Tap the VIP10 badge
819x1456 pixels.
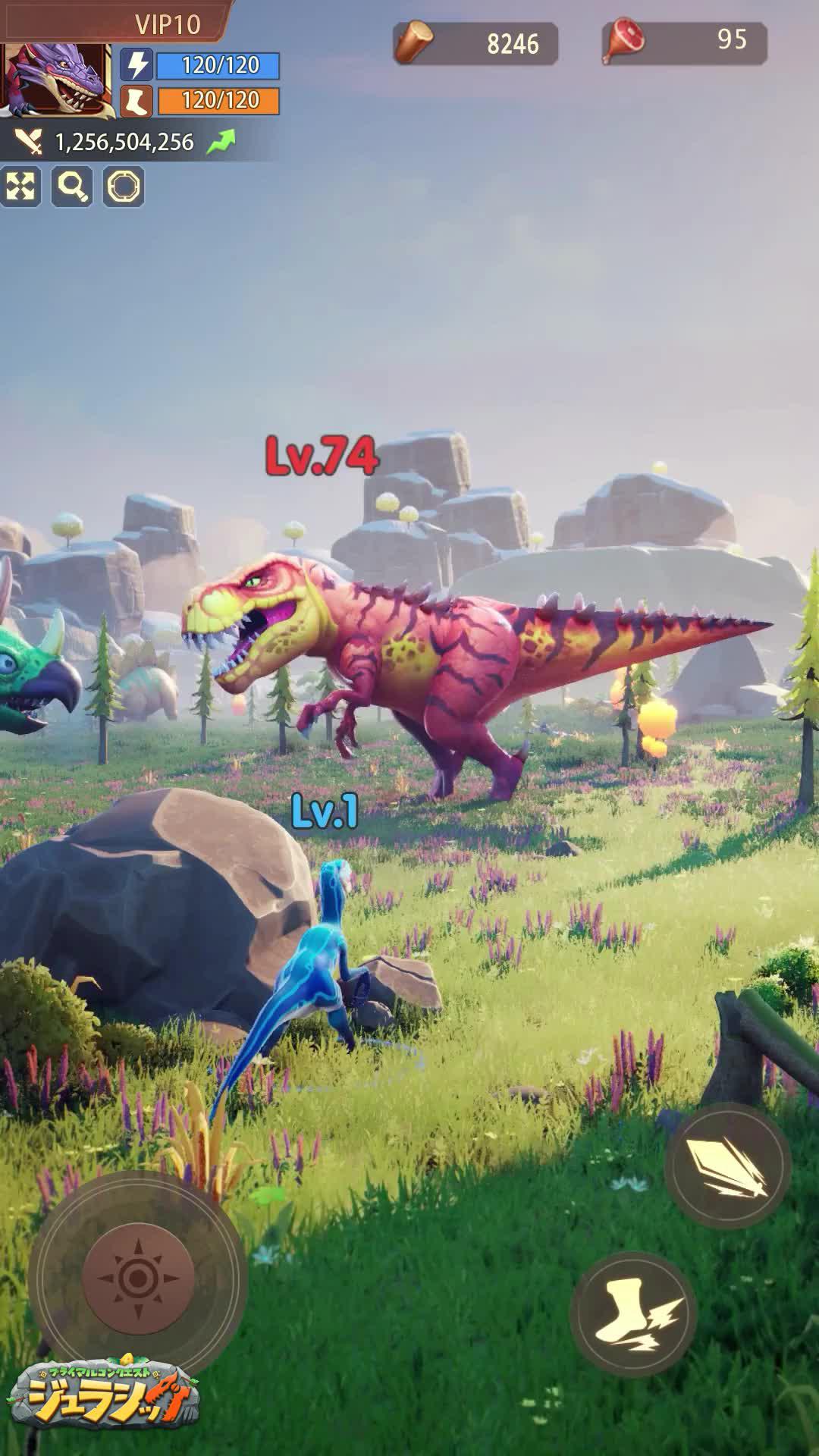pyautogui.click(x=168, y=24)
